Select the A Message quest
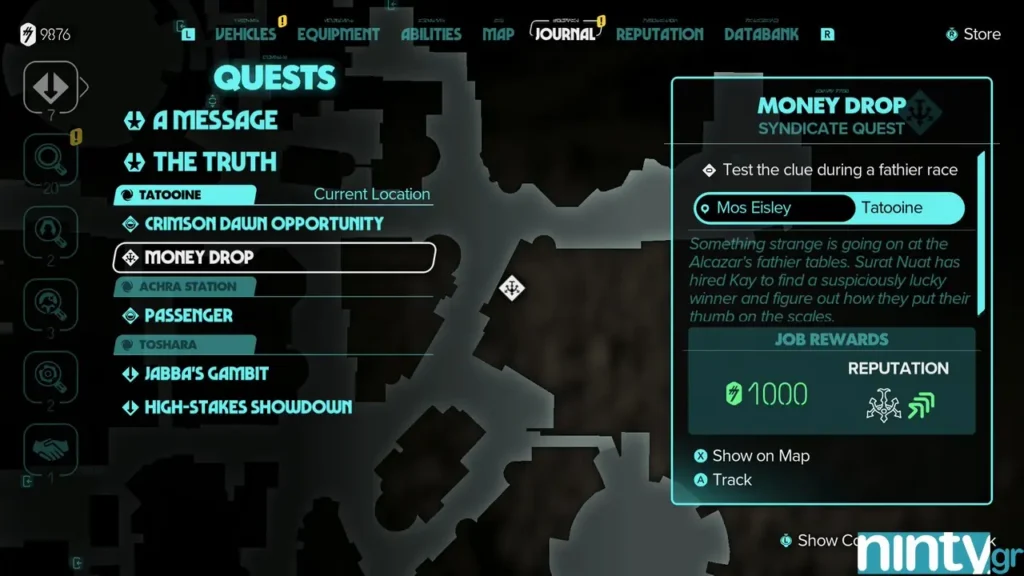This screenshot has height=576, width=1024. 214,121
